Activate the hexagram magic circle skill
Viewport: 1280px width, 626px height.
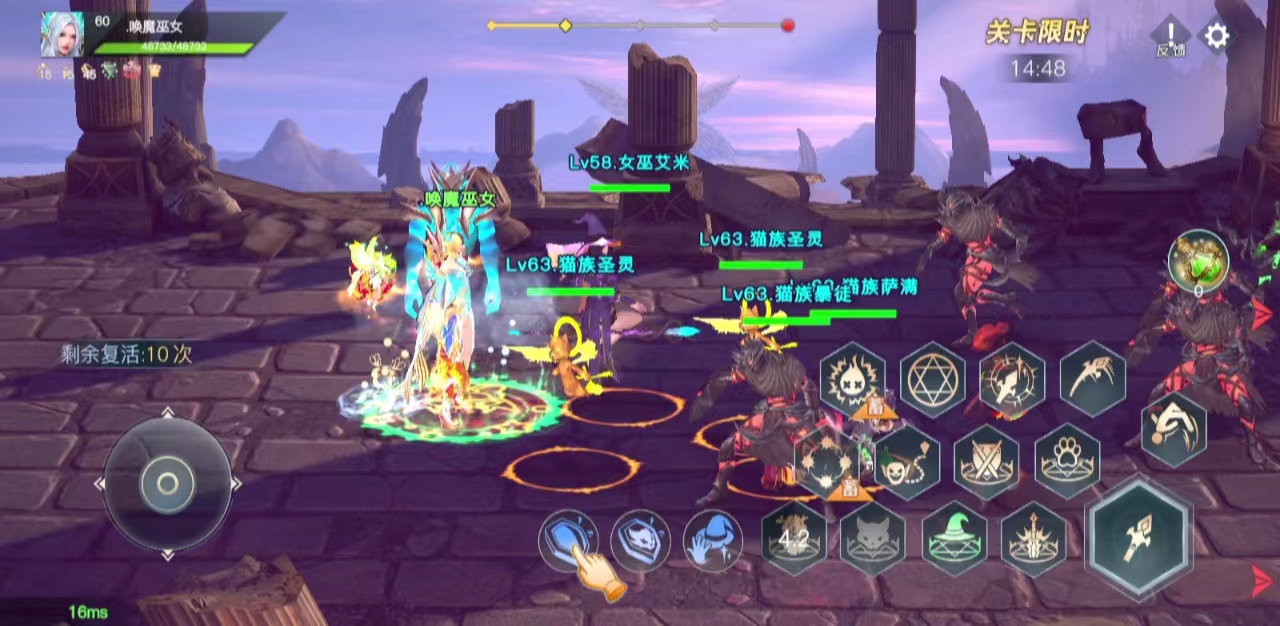pos(932,379)
